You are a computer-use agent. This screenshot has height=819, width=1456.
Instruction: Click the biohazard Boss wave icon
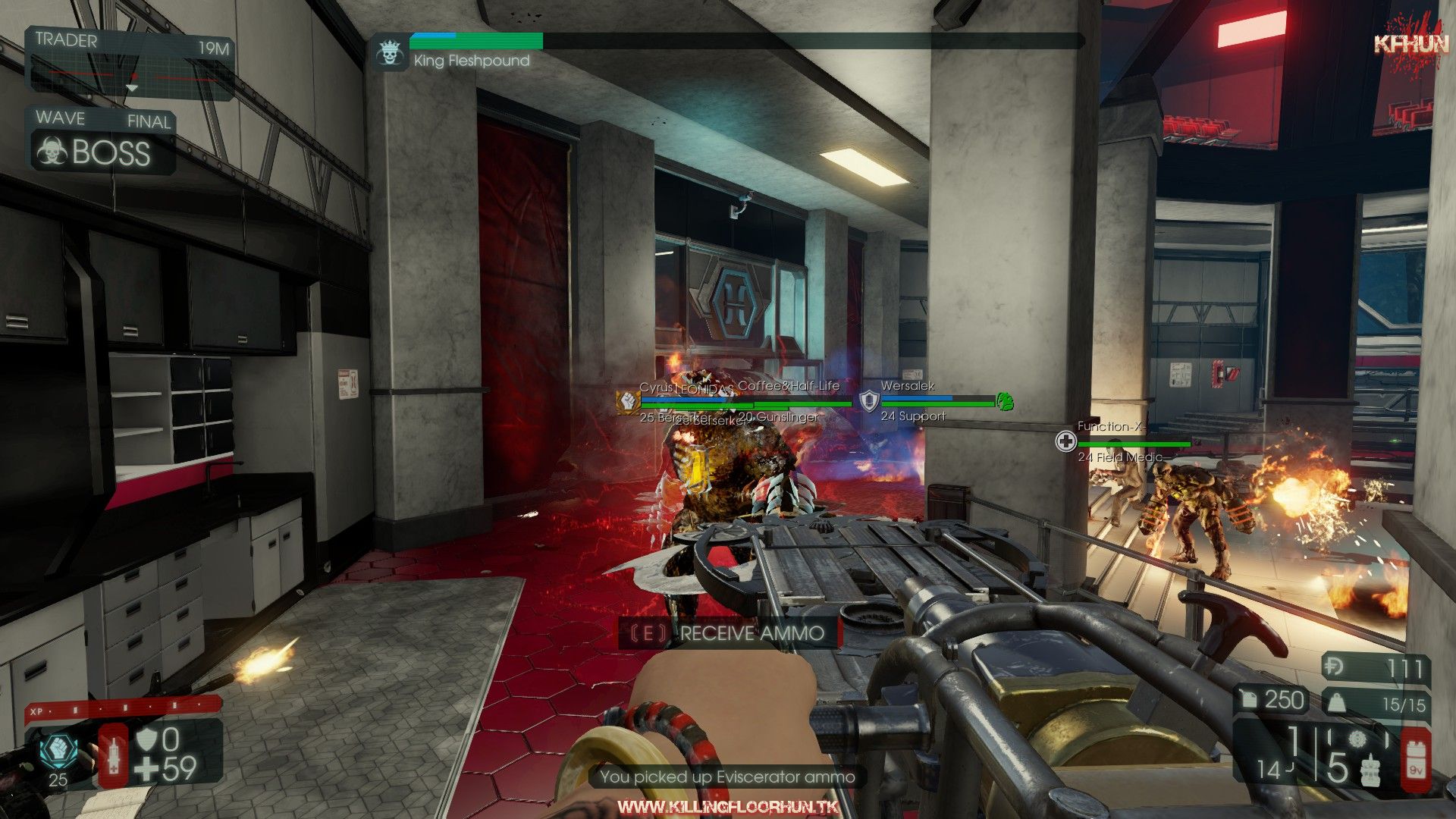click(52, 151)
